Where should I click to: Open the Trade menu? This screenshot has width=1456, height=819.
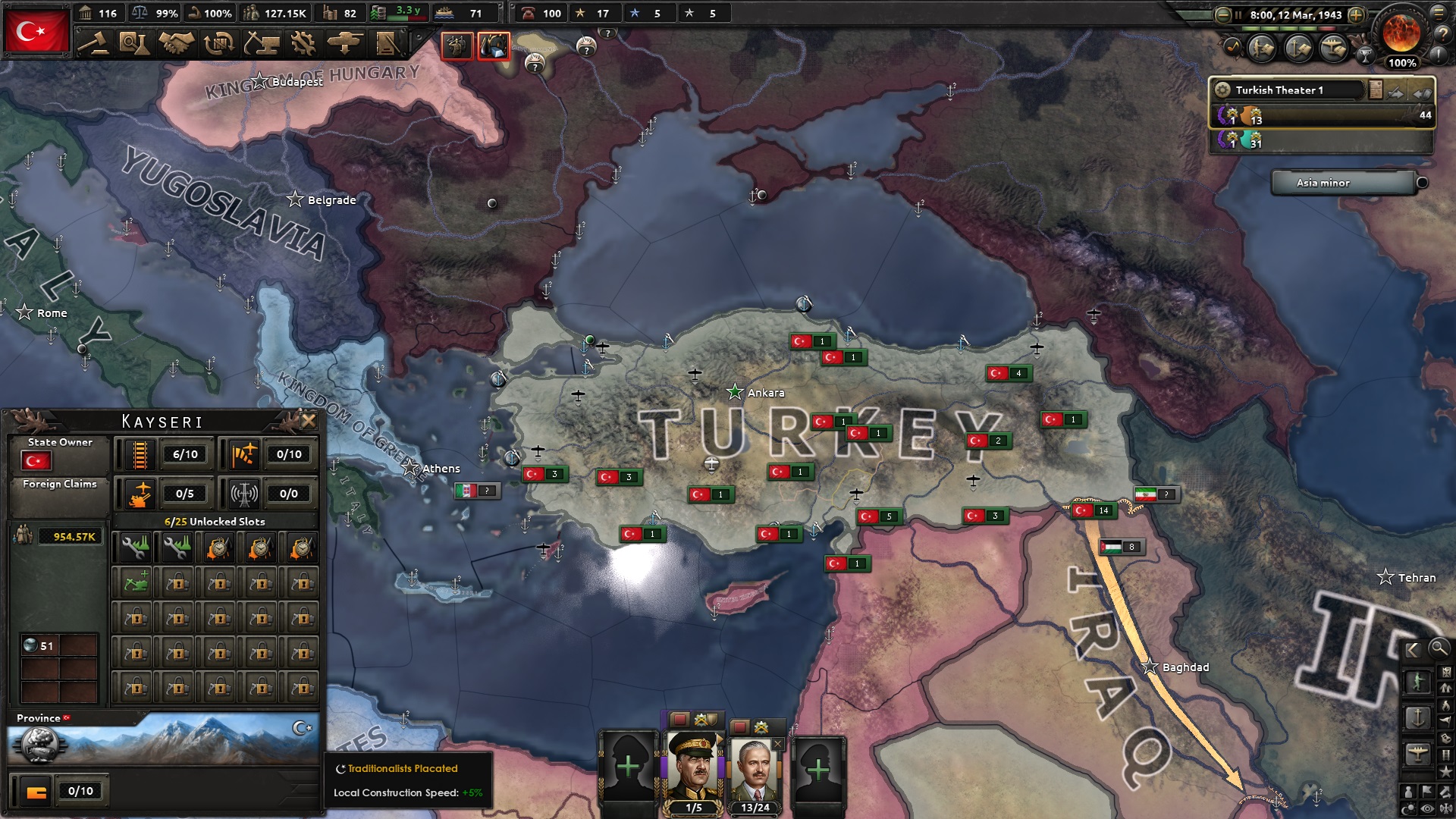point(220,44)
